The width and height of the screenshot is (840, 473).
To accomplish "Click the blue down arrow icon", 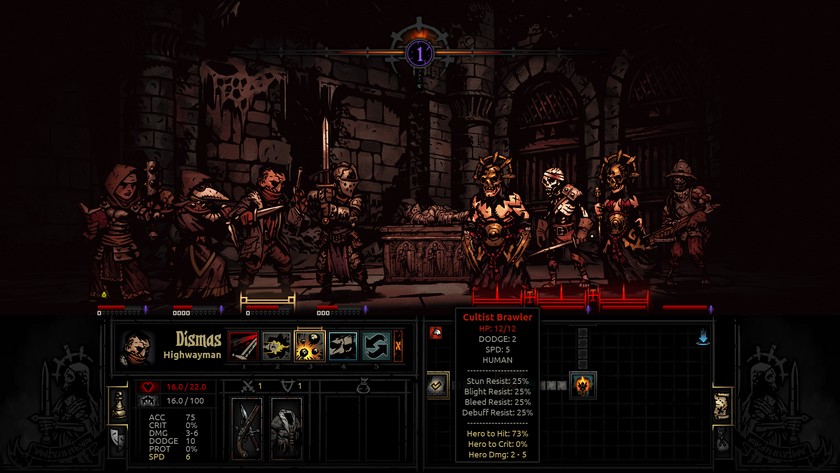I will point(703,338).
